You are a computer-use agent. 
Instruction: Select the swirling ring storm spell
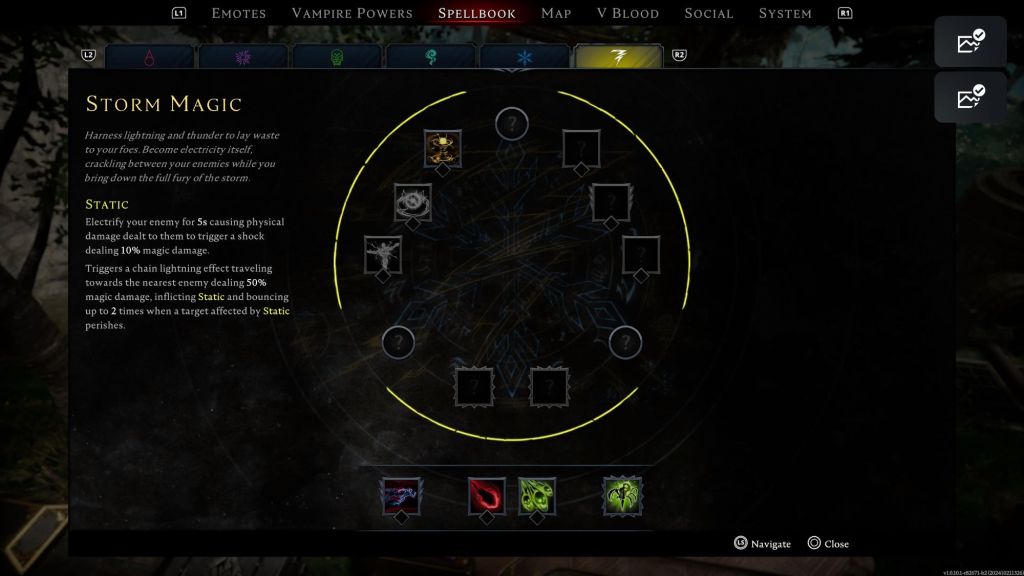[412, 203]
